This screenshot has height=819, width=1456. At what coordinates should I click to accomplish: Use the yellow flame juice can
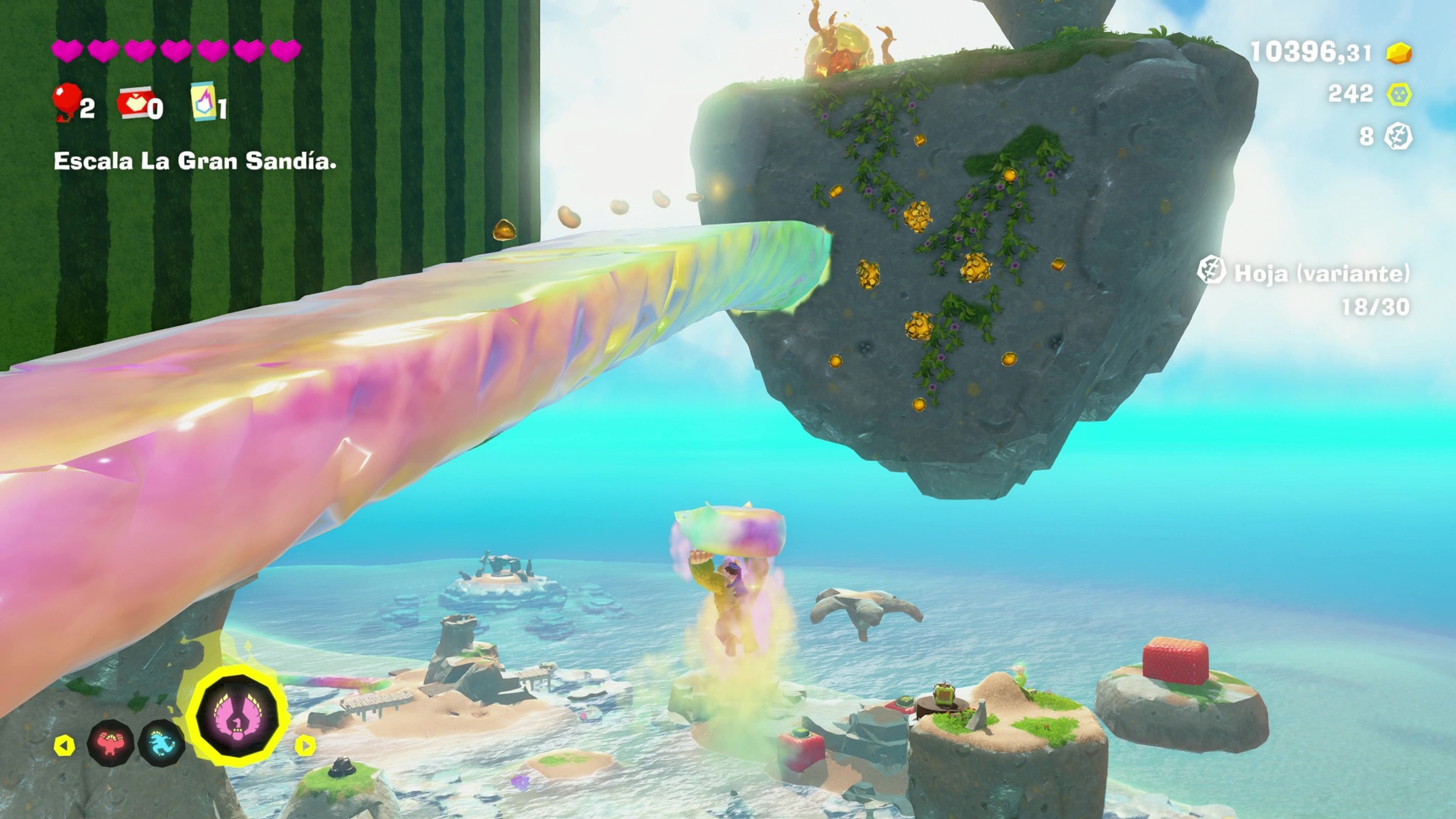click(204, 102)
